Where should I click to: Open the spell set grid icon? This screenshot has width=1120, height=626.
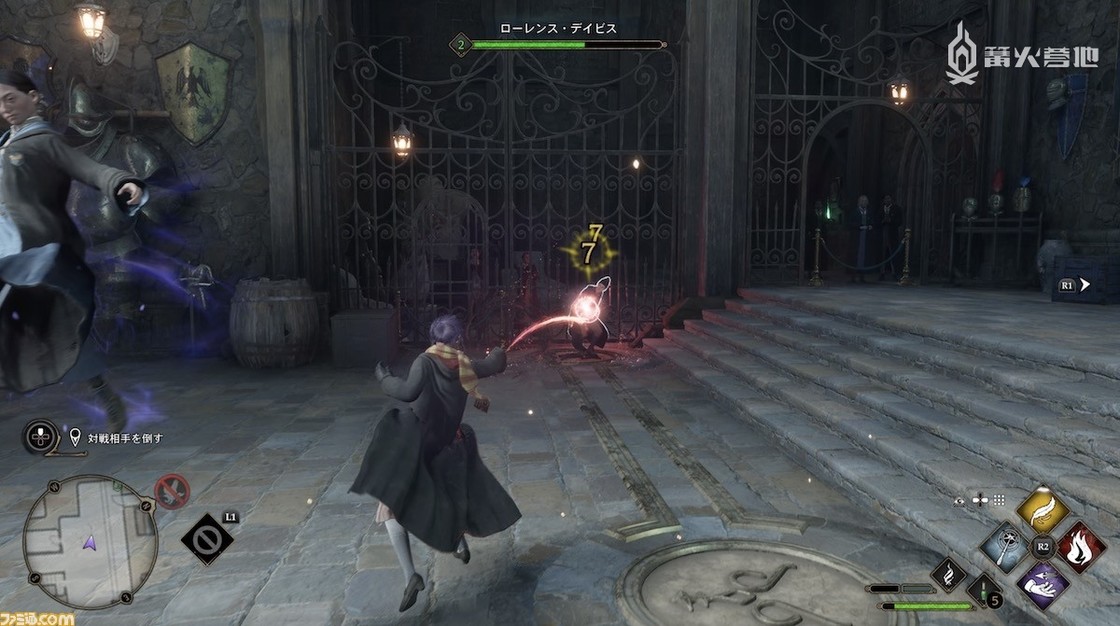tap(997, 499)
